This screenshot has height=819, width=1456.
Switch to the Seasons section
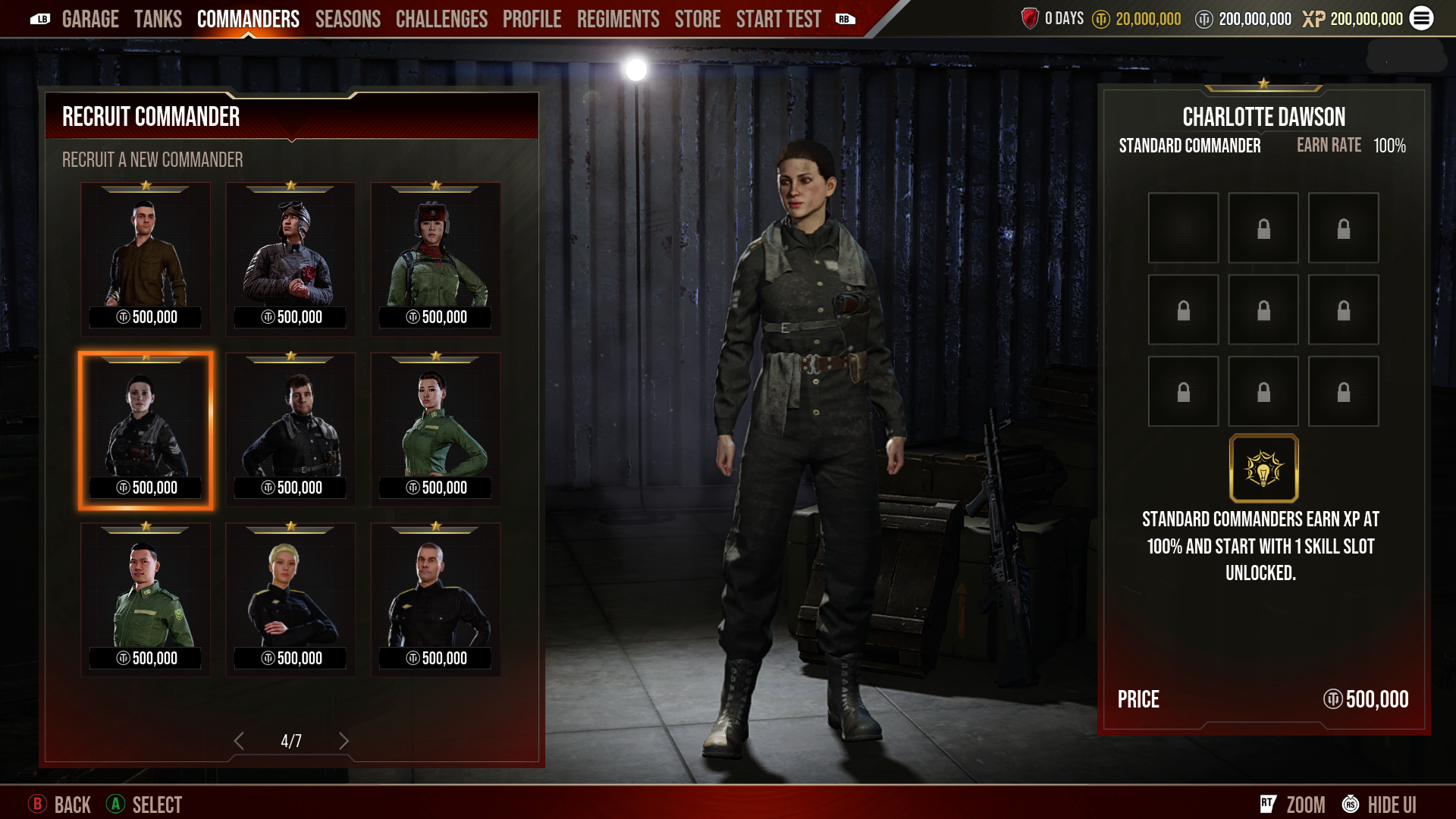click(347, 19)
